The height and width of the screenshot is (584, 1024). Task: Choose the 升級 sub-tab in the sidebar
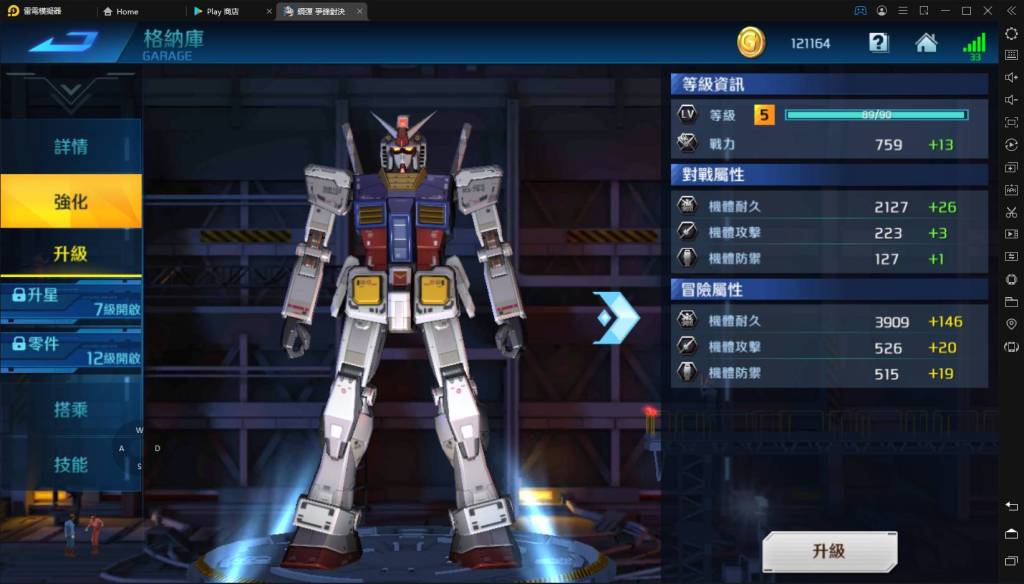(x=70, y=254)
